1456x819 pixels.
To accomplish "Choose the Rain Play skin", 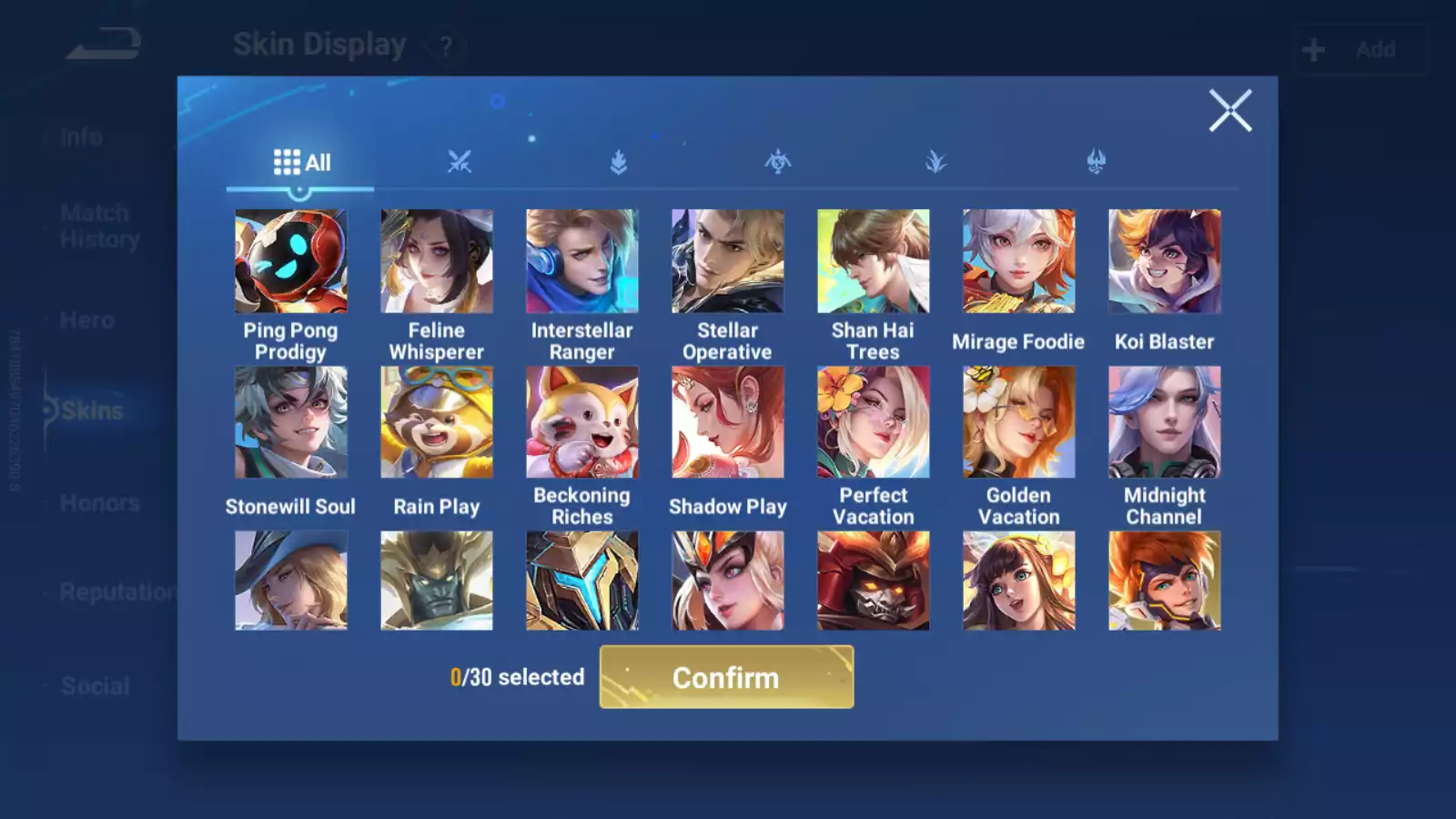I will point(436,422).
